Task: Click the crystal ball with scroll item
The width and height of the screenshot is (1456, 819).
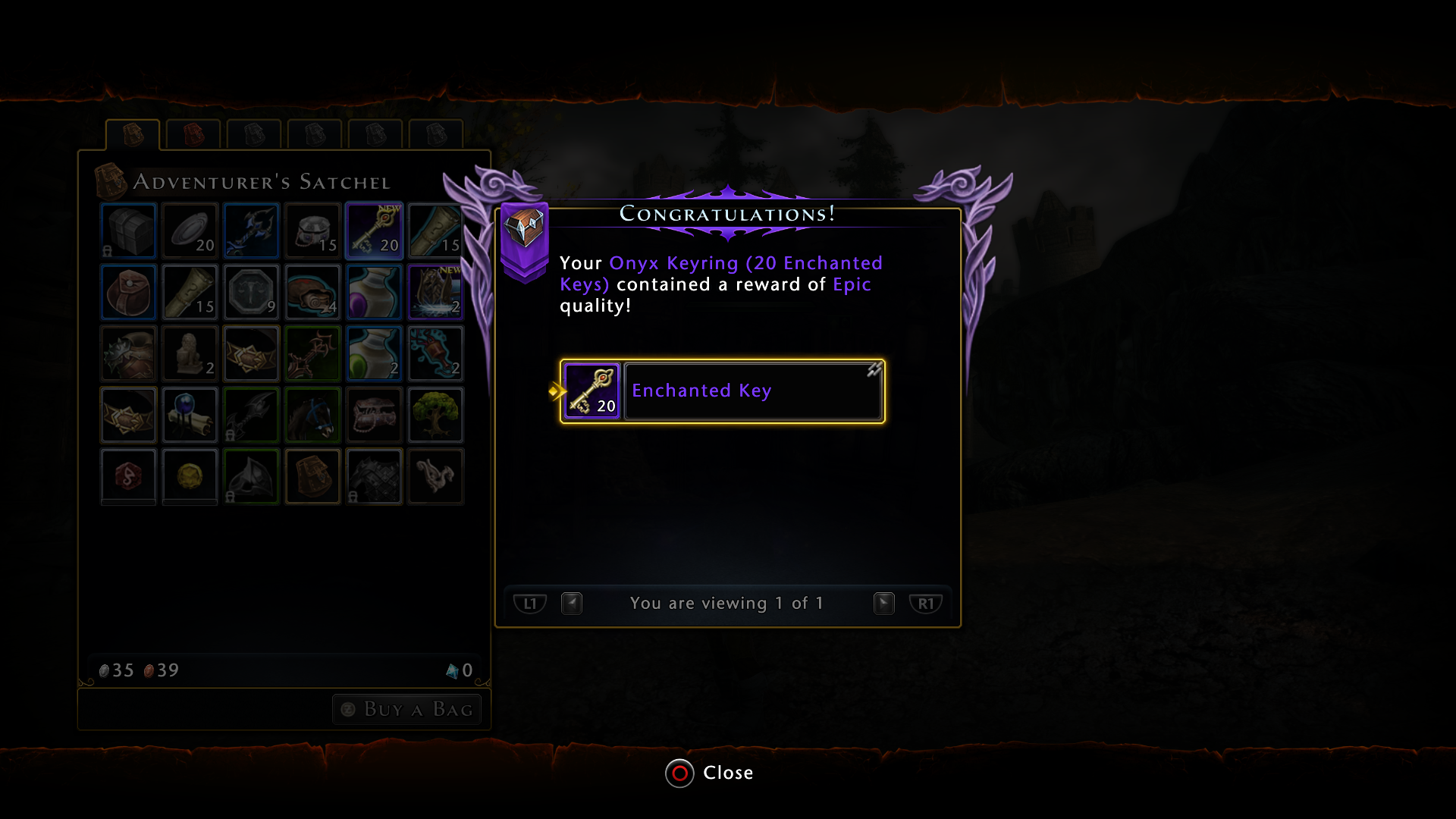Action: pyautogui.click(x=190, y=415)
